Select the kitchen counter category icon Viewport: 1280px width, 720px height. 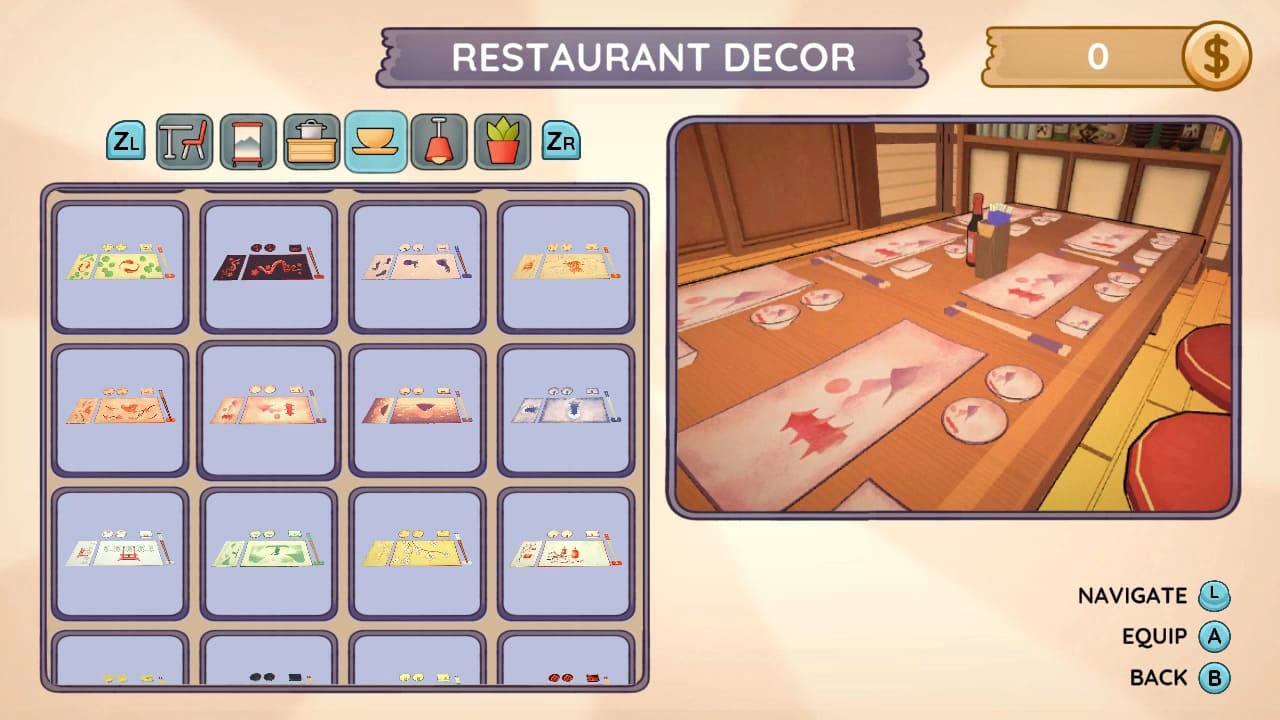(x=310, y=141)
